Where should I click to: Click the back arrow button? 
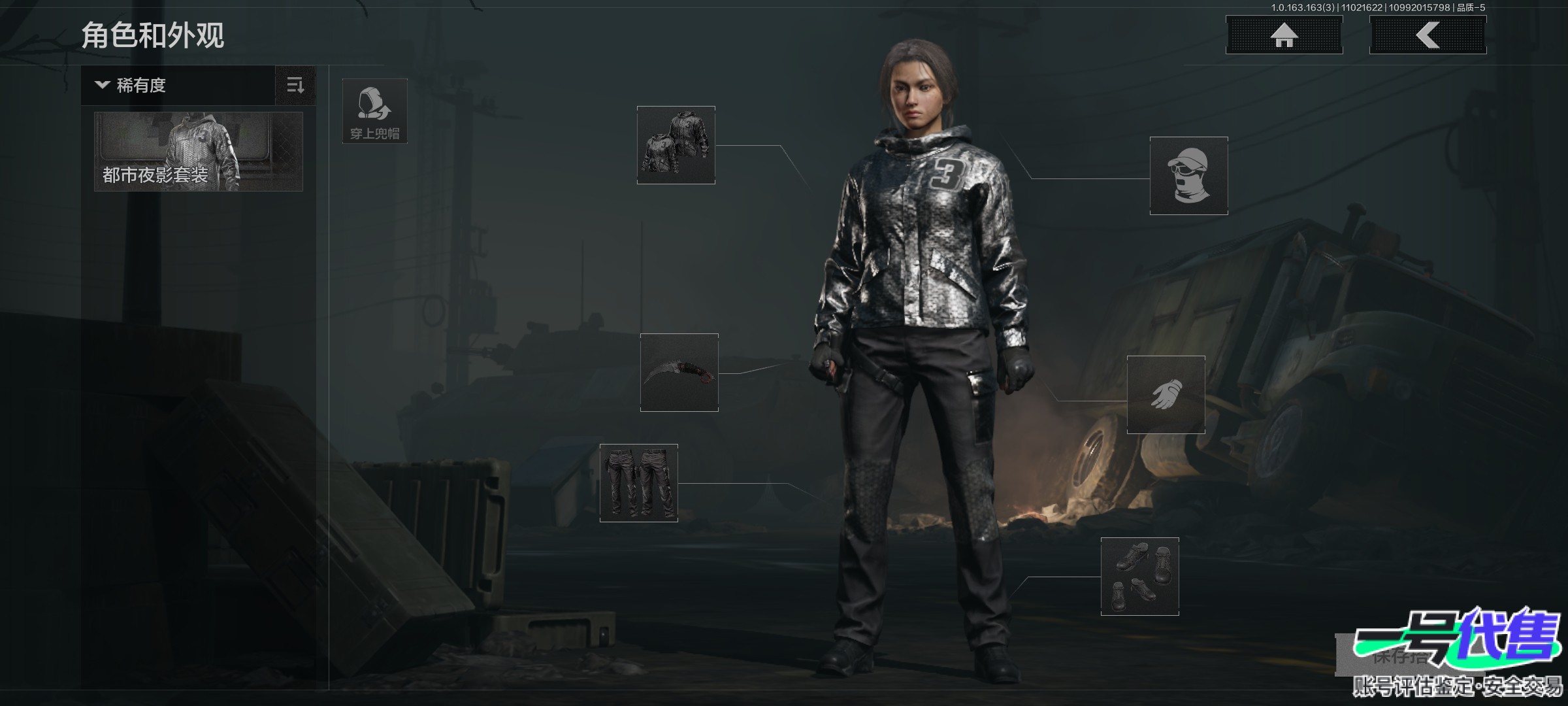(1428, 35)
